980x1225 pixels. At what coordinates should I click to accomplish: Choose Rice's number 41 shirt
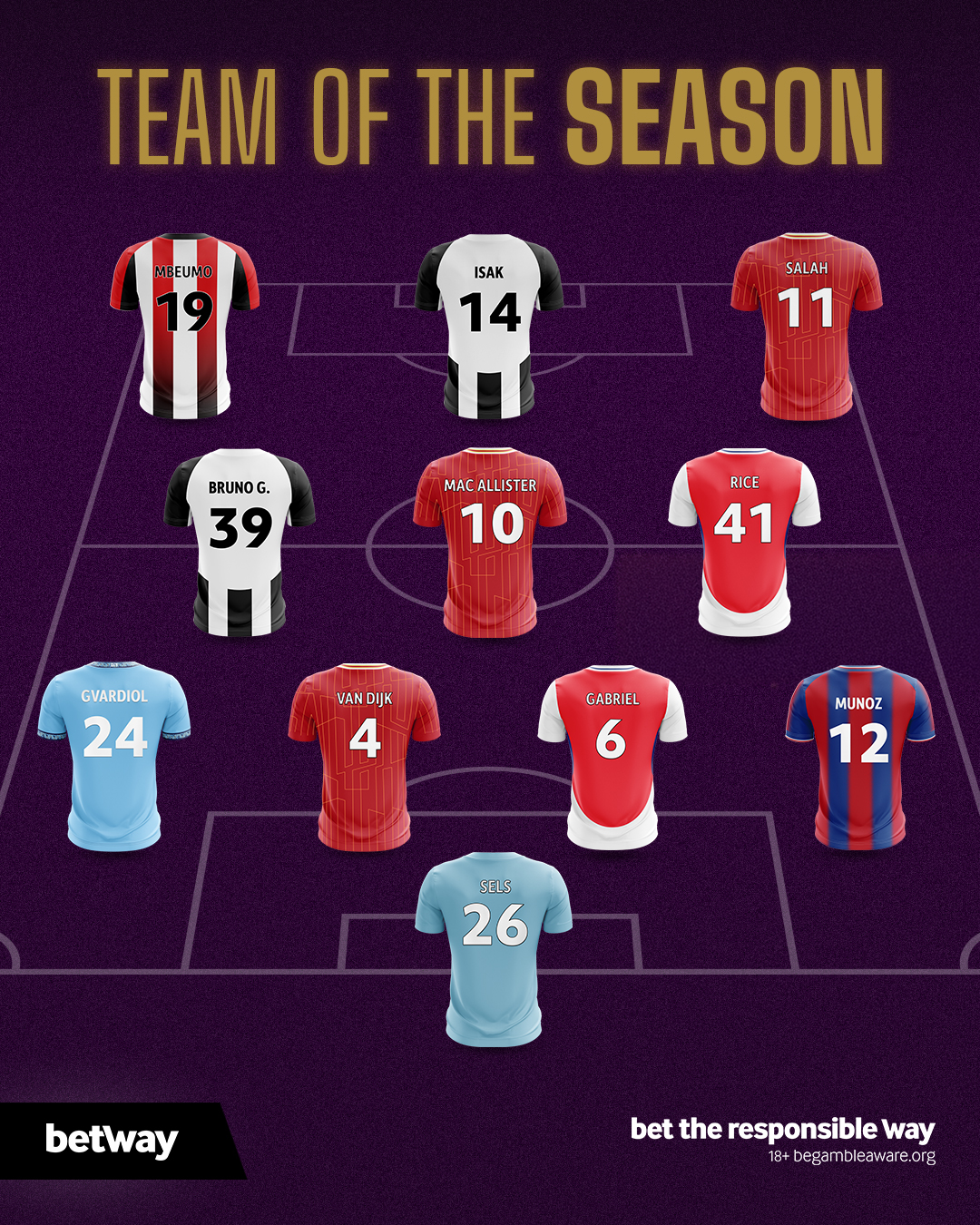[x=744, y=542]
